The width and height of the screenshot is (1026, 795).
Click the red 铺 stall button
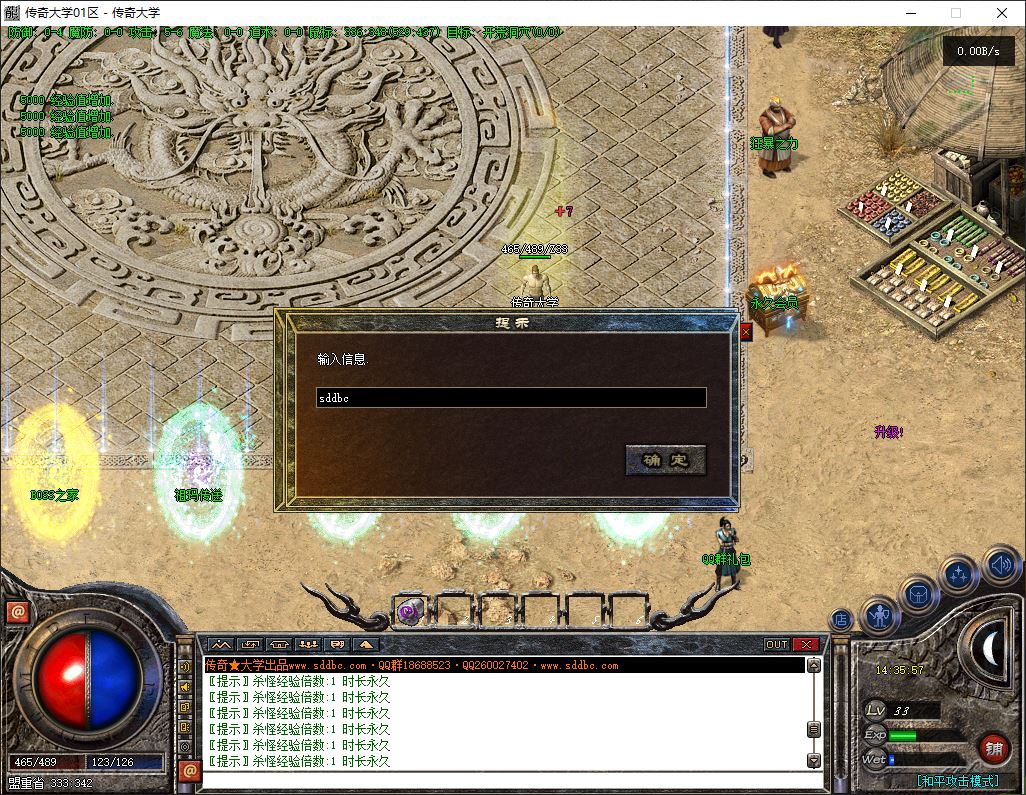pyautogui.click(x=993, y=747)
